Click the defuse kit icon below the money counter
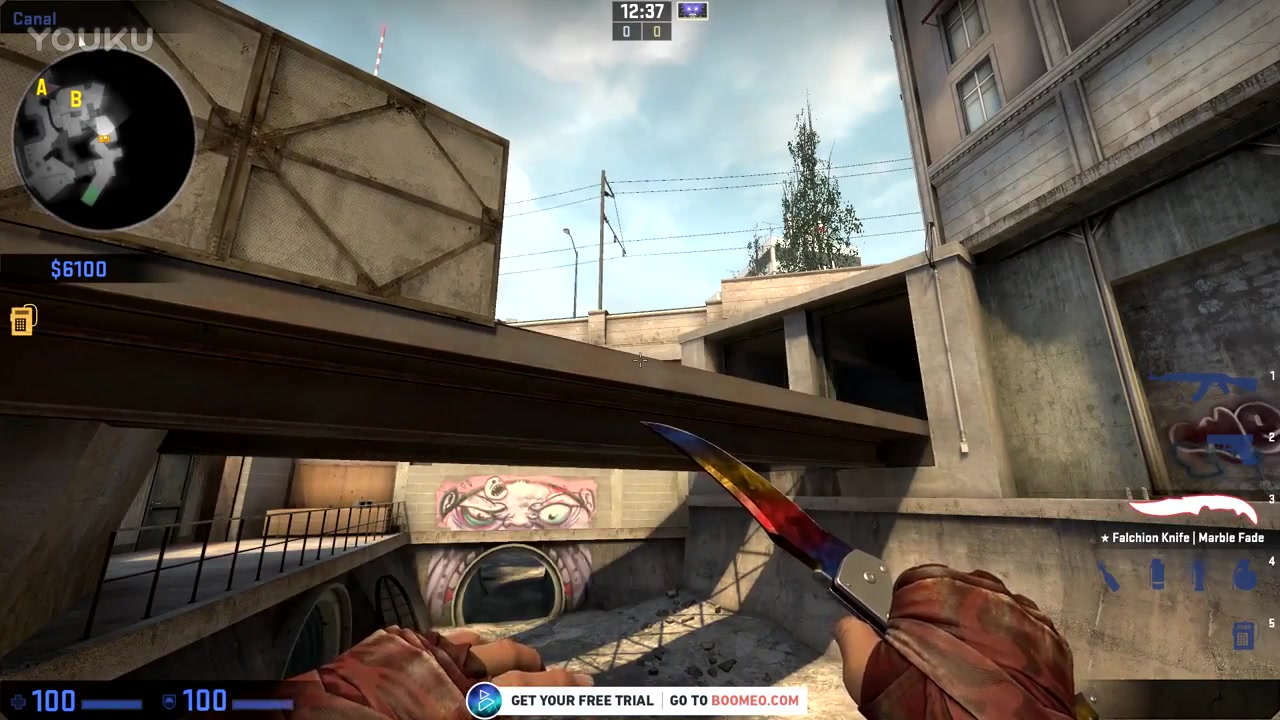Image resolution: width=1280 pixels, height=720 pixels. [22, 320]
